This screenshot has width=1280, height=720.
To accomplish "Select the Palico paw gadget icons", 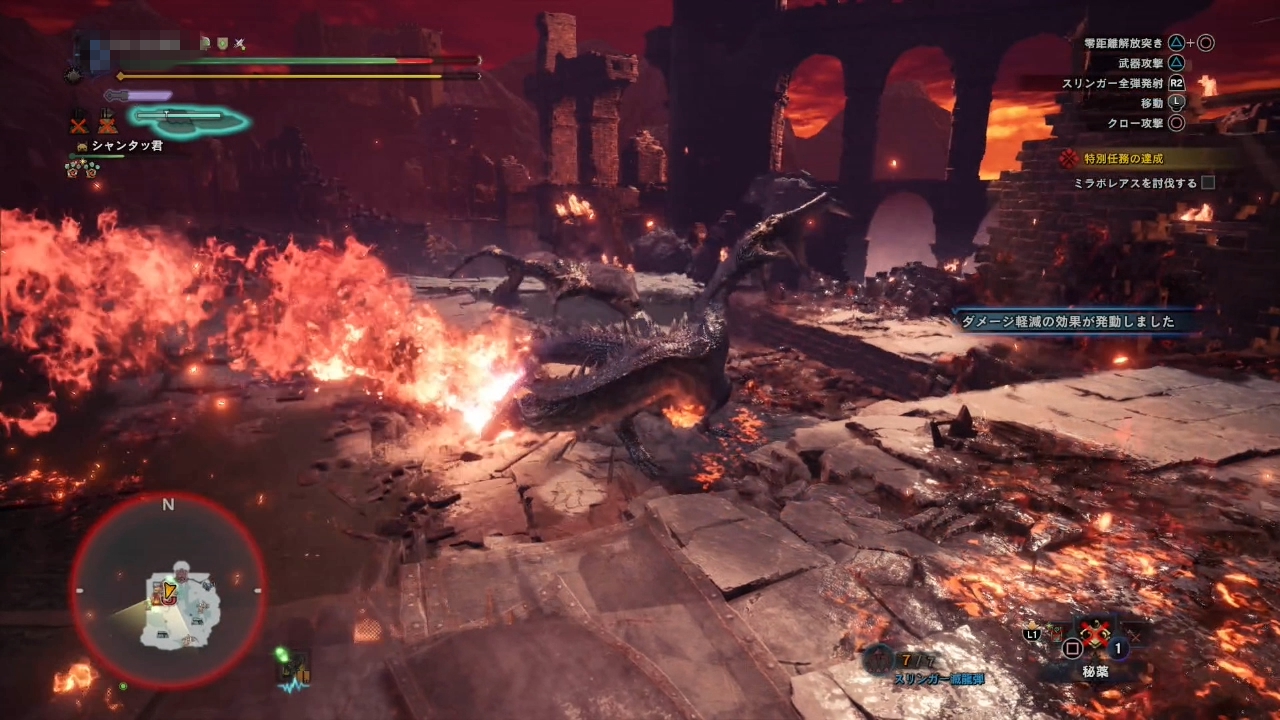I will 82,168.
